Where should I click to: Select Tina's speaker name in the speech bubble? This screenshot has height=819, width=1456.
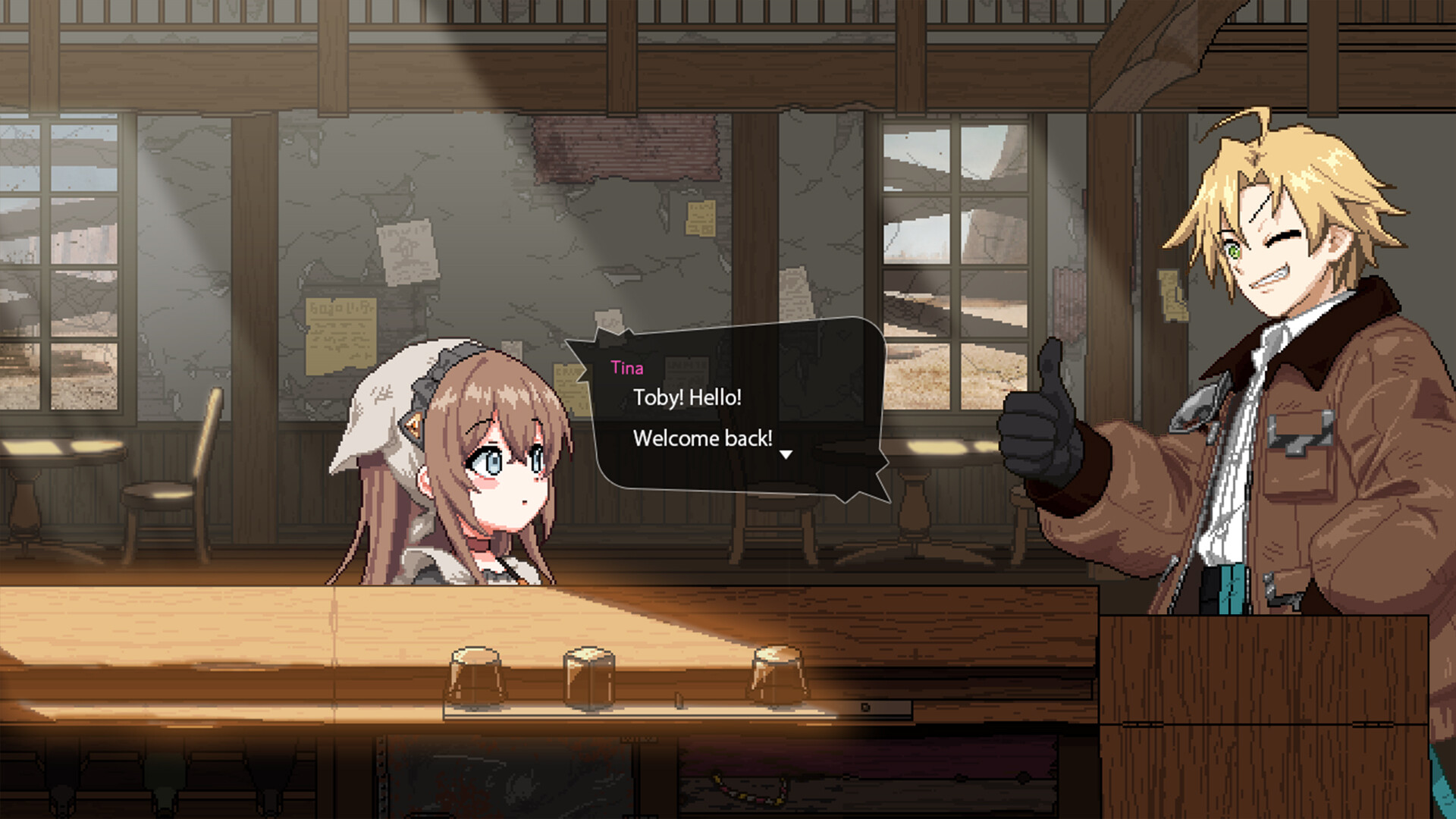[x=628, y=368]
